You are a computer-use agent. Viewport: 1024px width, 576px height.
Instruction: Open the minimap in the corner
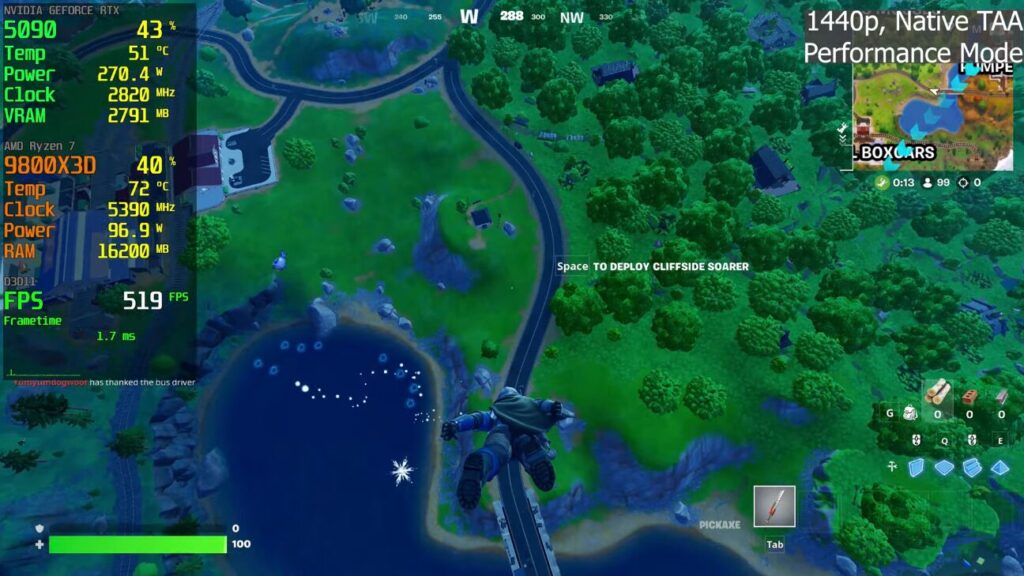pyautogui.click(x=932, y=115)
